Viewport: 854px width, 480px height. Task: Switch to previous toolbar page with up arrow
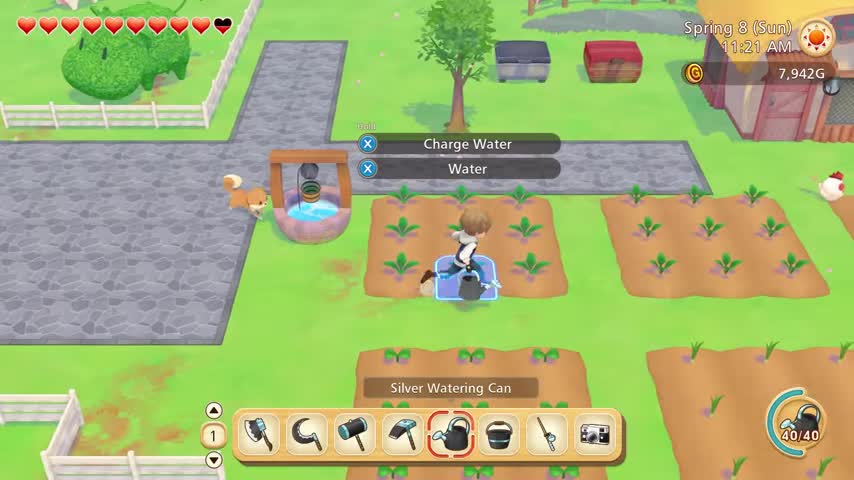point(214,410)
